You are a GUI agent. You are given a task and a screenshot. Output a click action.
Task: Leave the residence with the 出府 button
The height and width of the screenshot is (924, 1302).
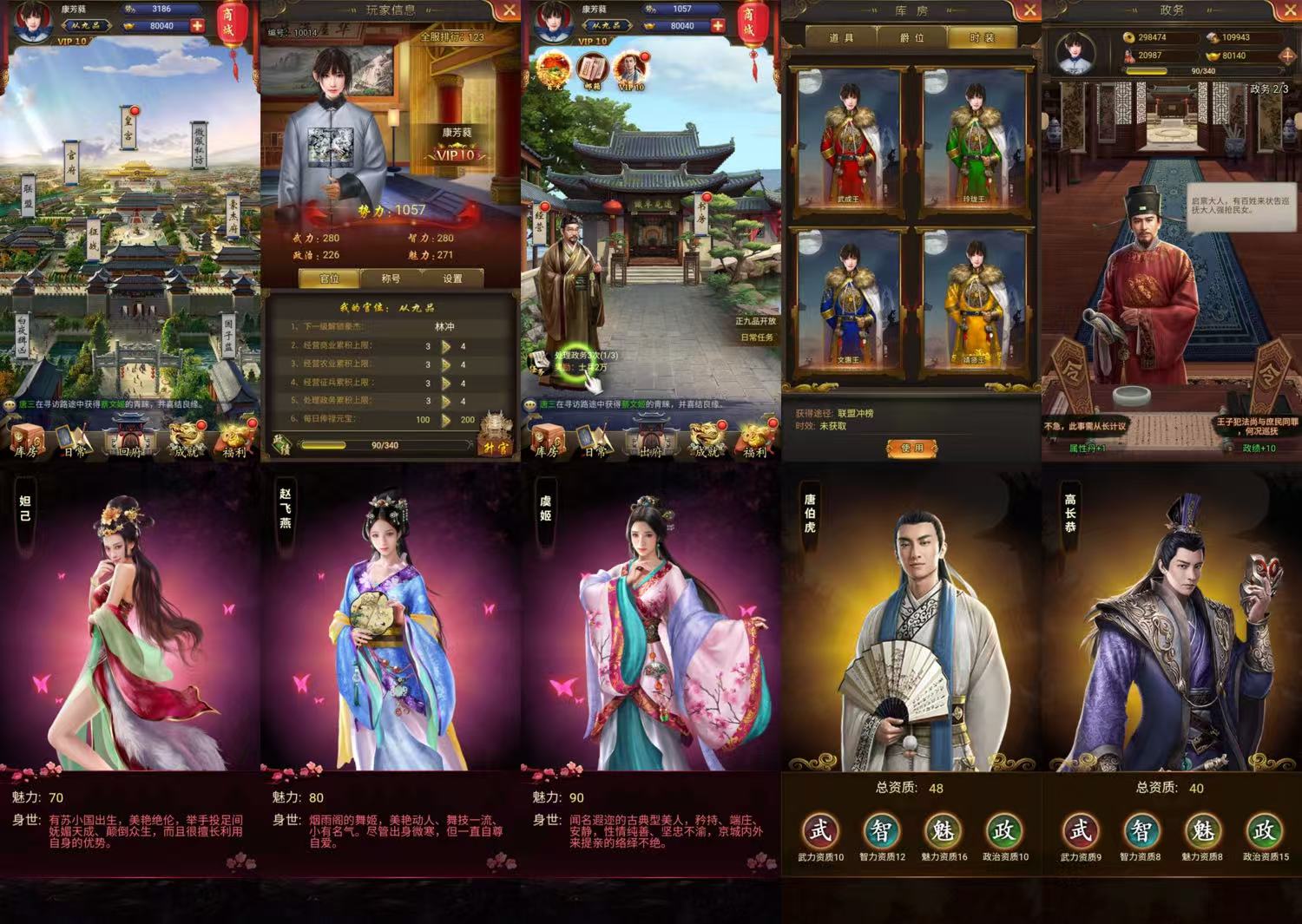[651, 438]
